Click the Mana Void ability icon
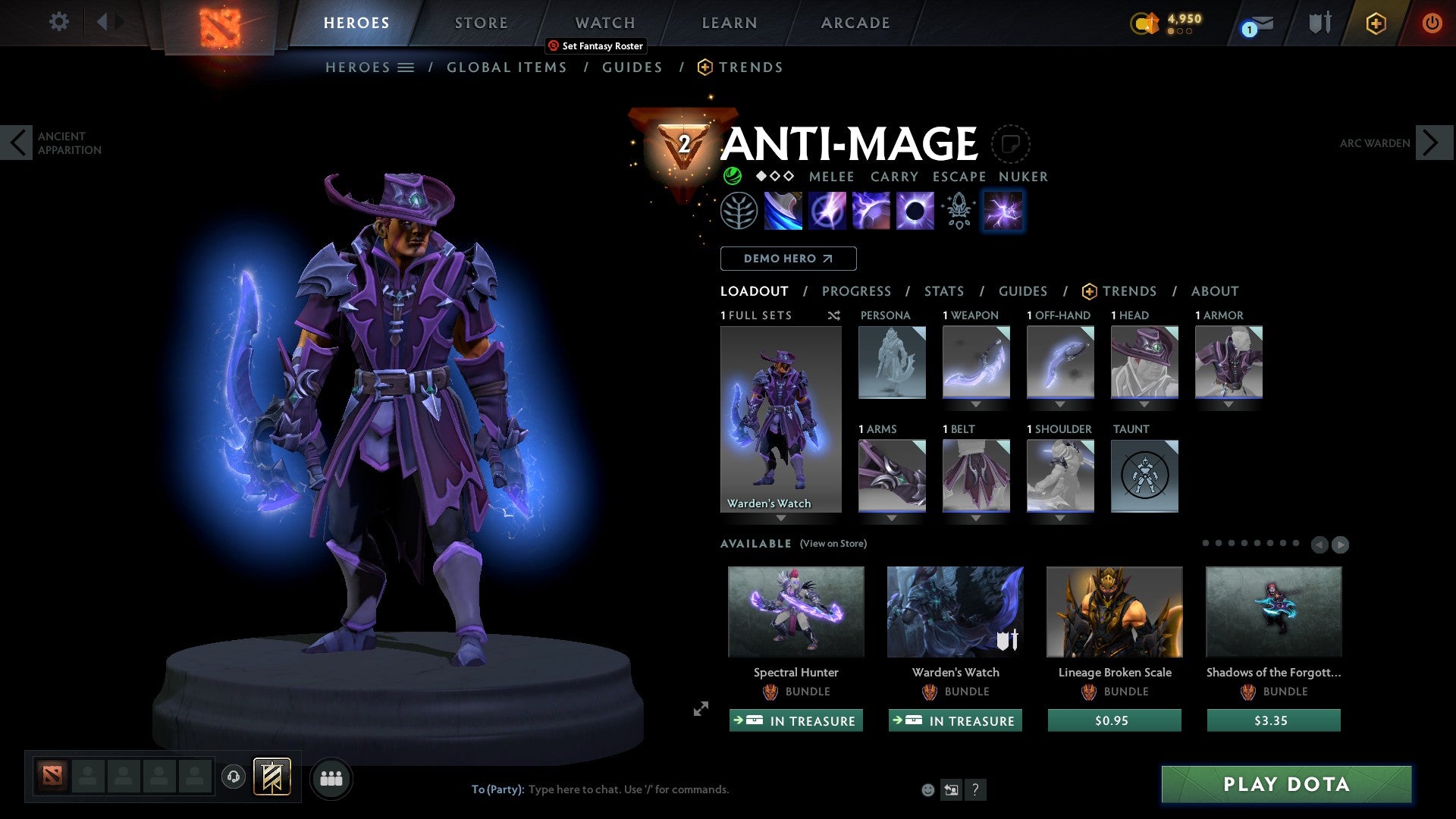The width and height of the screenshot is (1456, 819). coord(916,210)
